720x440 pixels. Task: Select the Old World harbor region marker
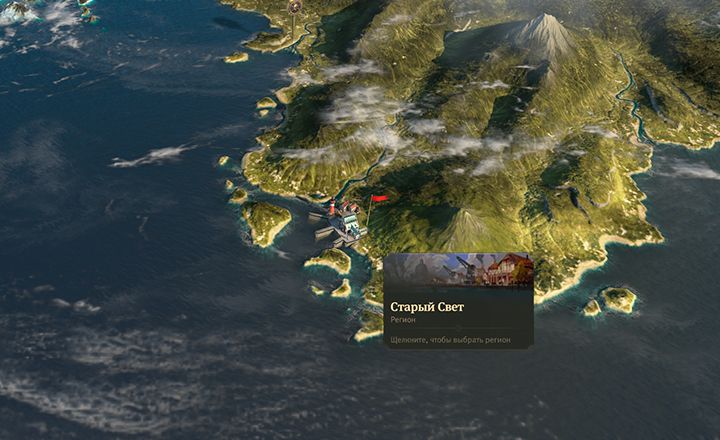point(345,219)
